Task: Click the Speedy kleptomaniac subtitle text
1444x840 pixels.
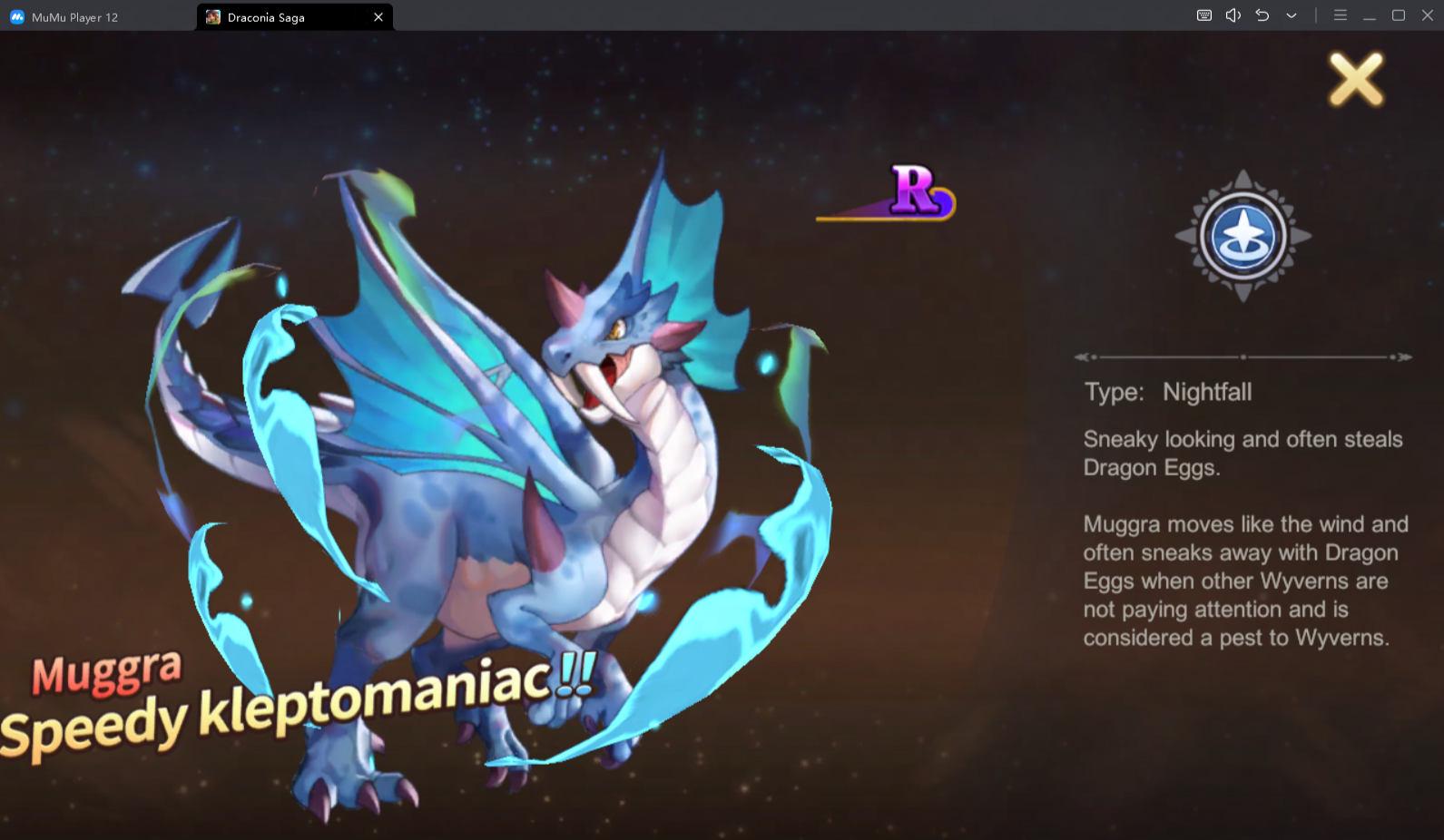Action: tap(290, 721)
